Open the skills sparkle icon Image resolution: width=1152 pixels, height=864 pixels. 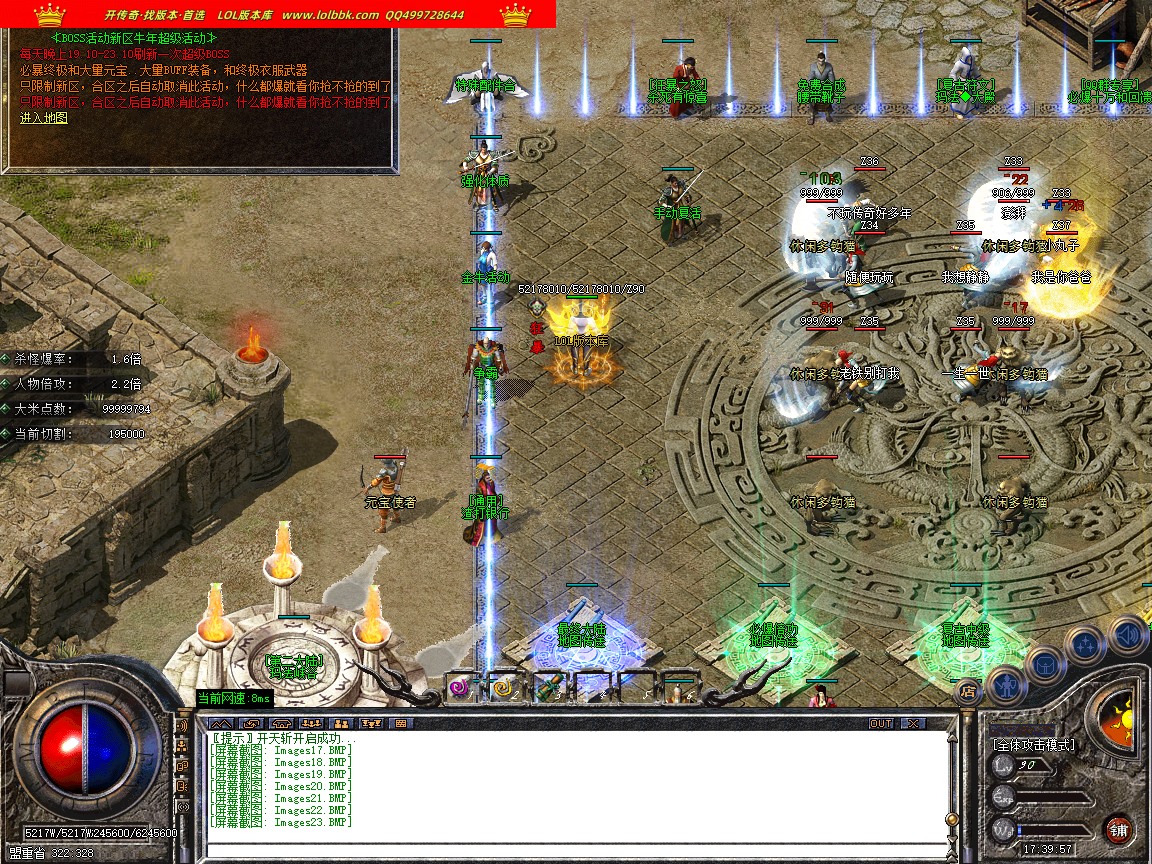pyautogui.click(x=1085, y=643)
